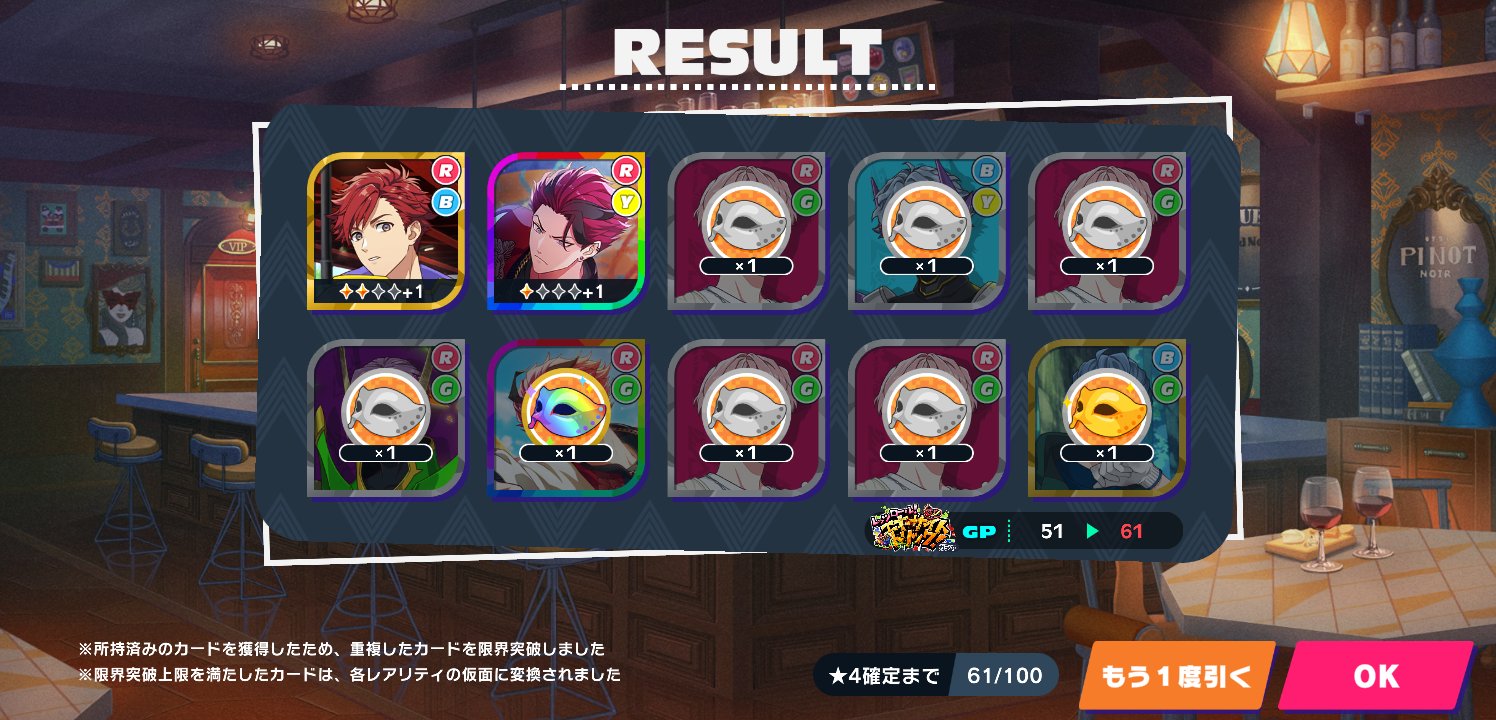Click the ×1 count label on the first mask card
Screen dimensions: 1496x720
coord(748,265)
